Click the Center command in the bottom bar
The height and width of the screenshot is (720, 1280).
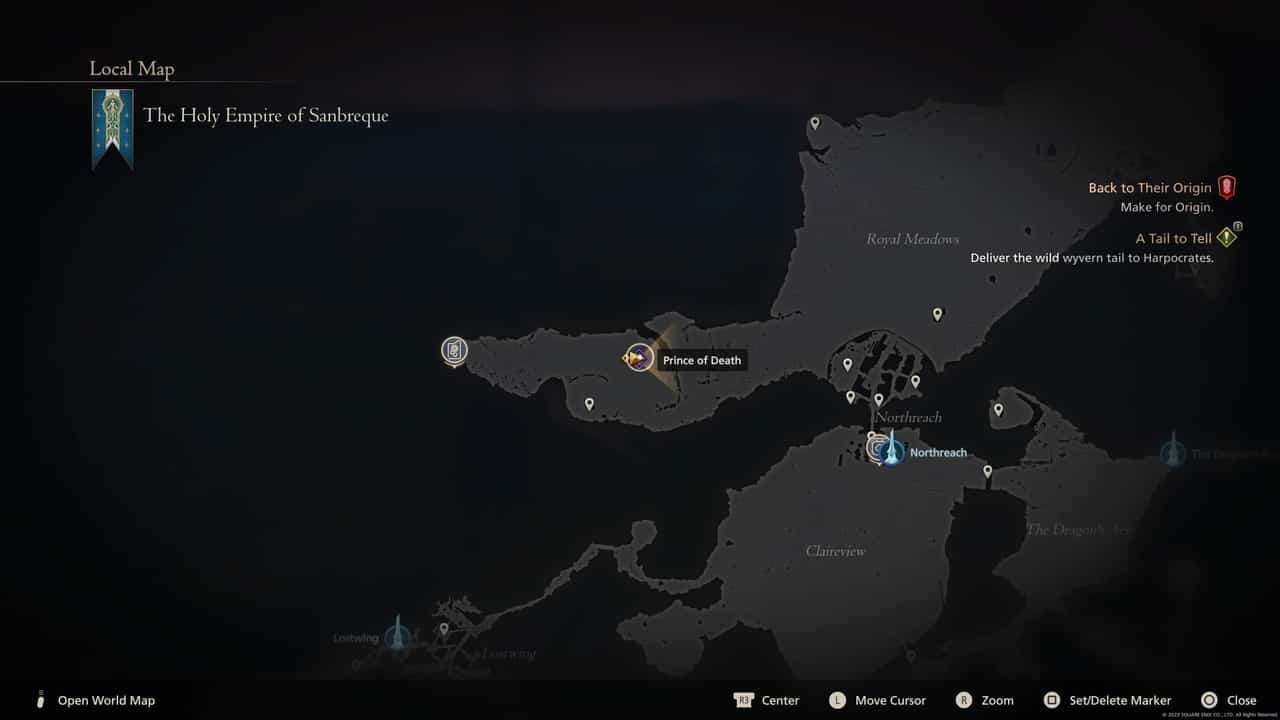pyautogui.click(x=766, y=700)
